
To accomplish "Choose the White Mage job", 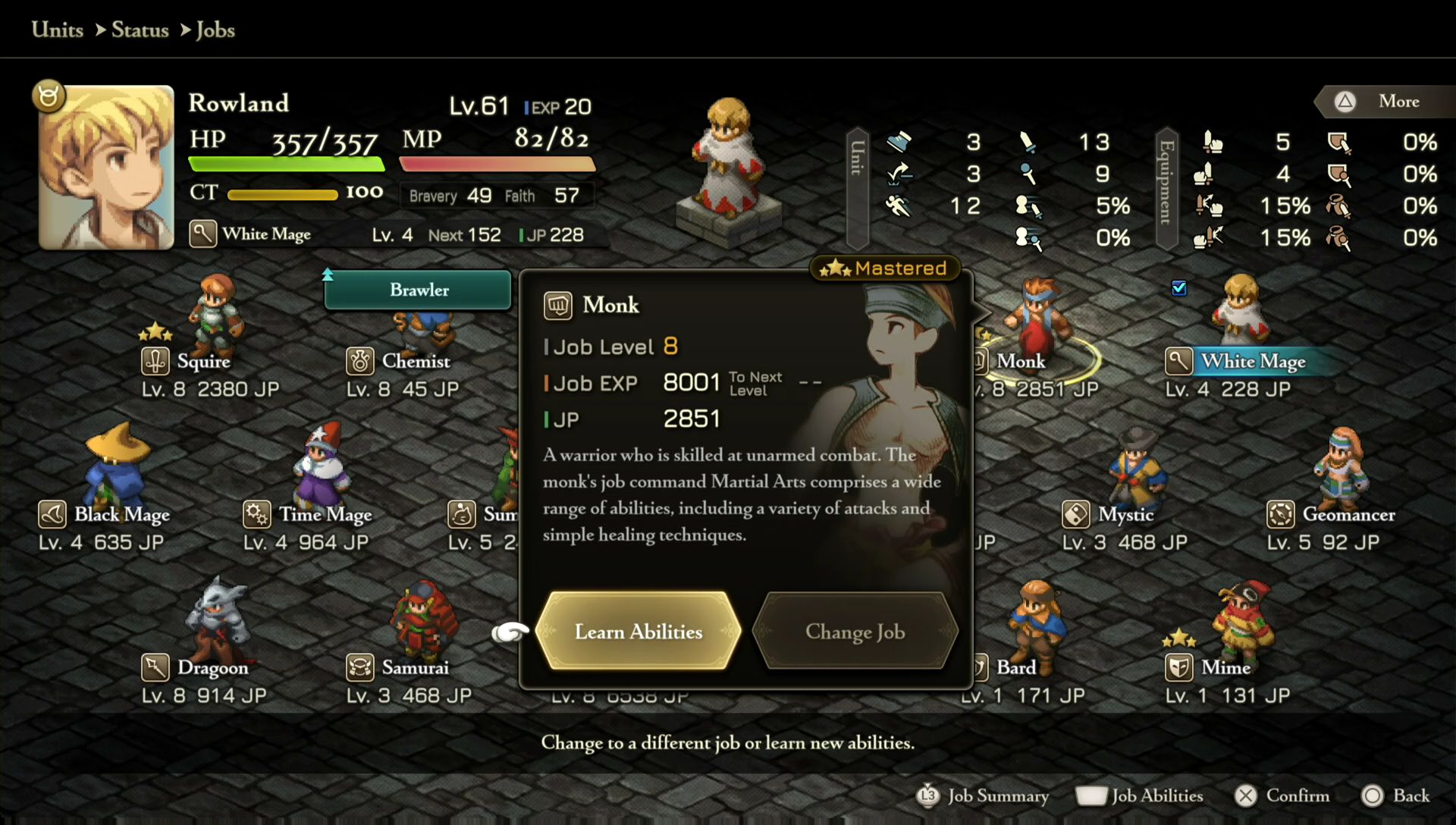I will pyautogui.click(x=1252, y=361).
